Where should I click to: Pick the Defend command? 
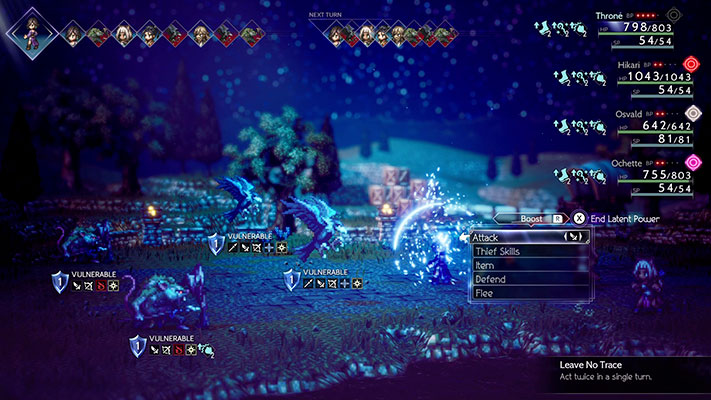pyautogui.click(x=529, y=280)
